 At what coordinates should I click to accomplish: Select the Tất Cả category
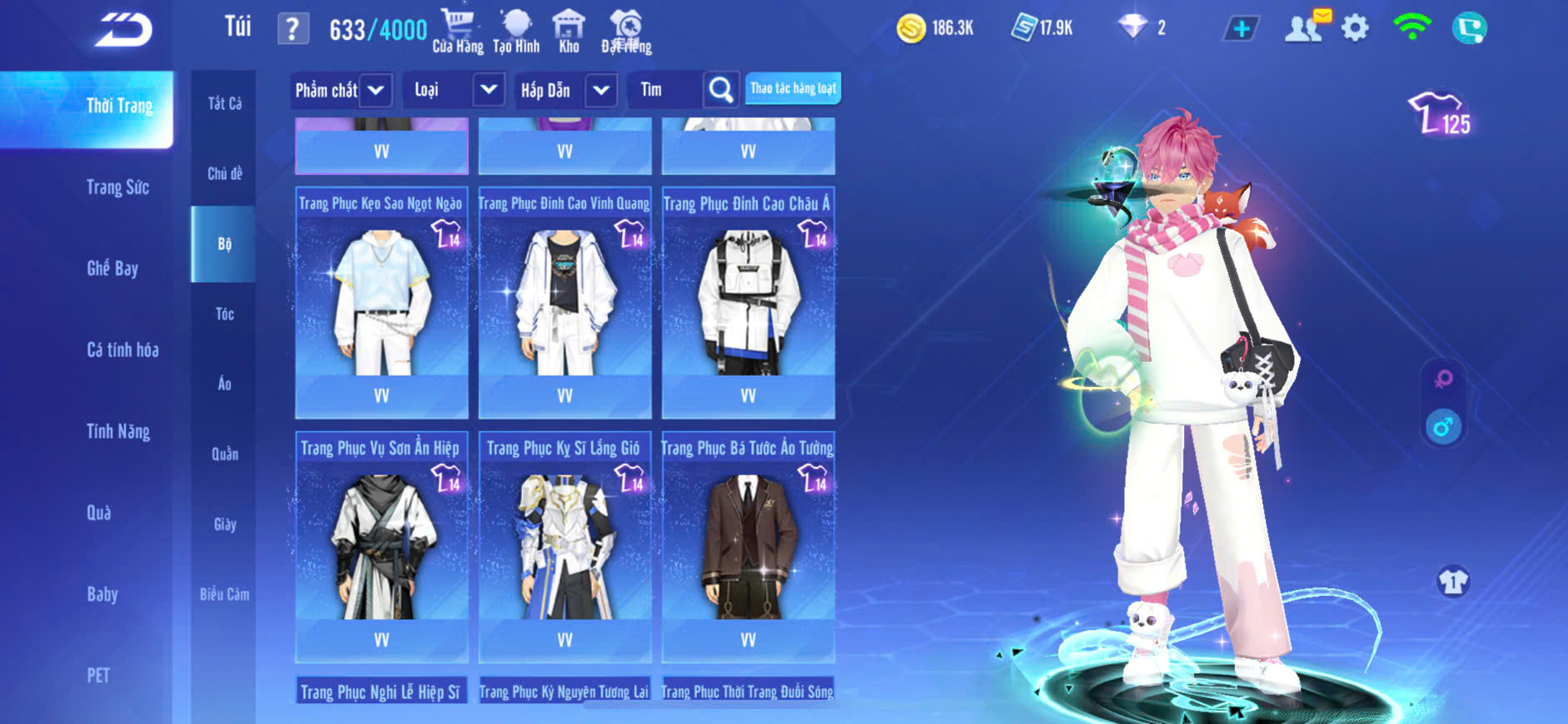225,103
